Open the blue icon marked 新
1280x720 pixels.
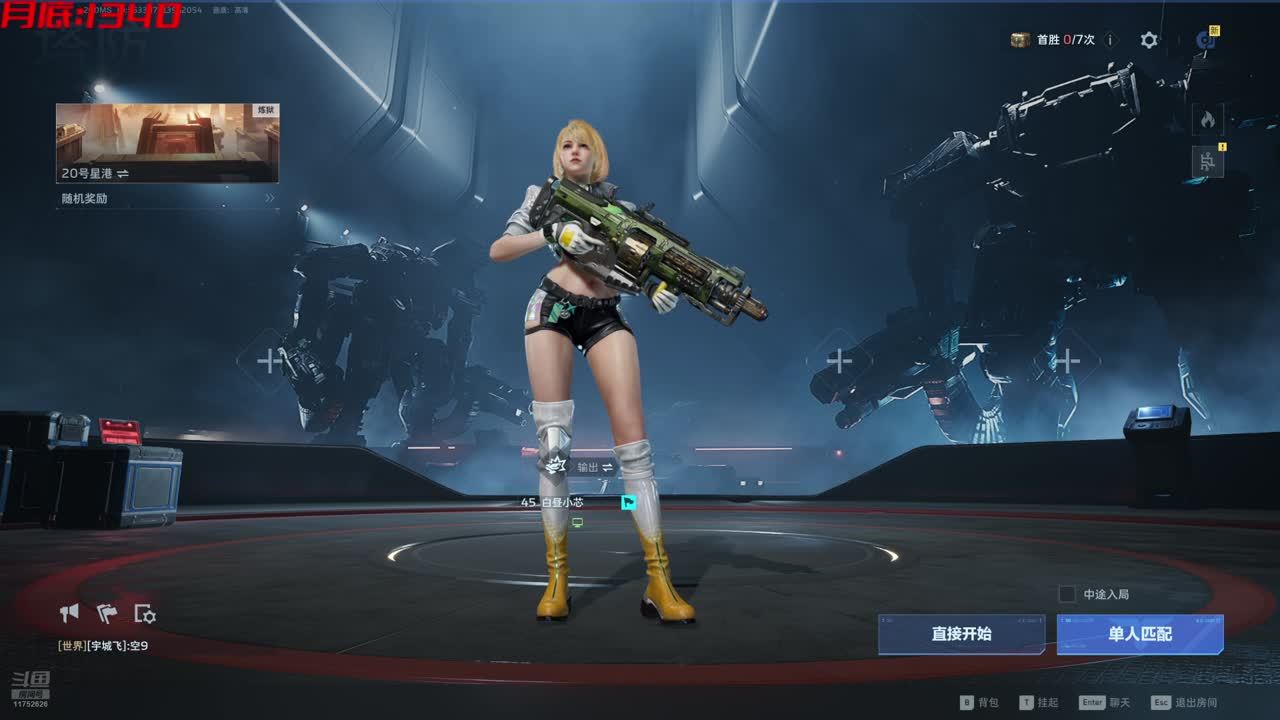(1207, 40)
